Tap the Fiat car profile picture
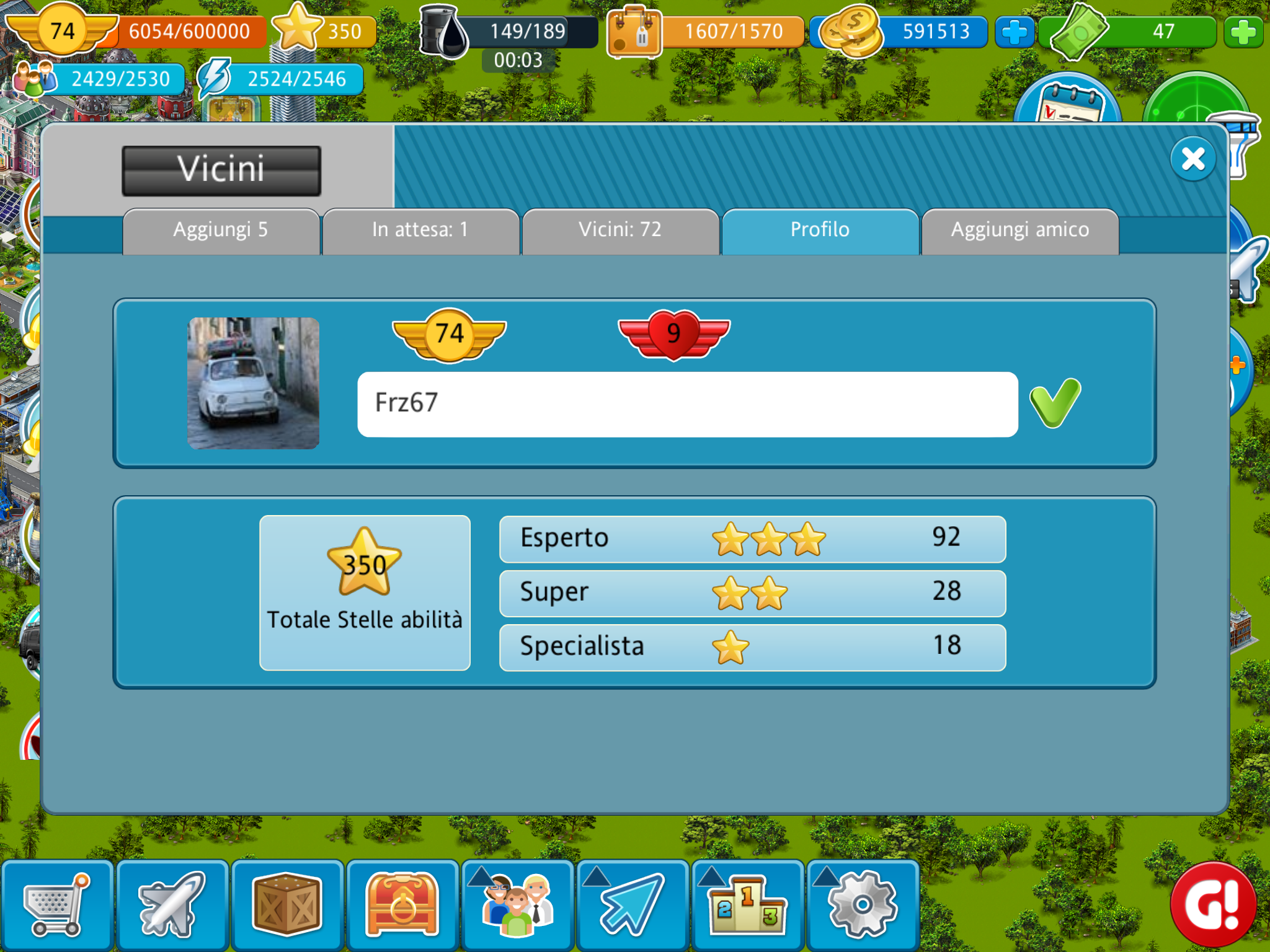This screenshot has width=1270, height=952. coord(254,383)
